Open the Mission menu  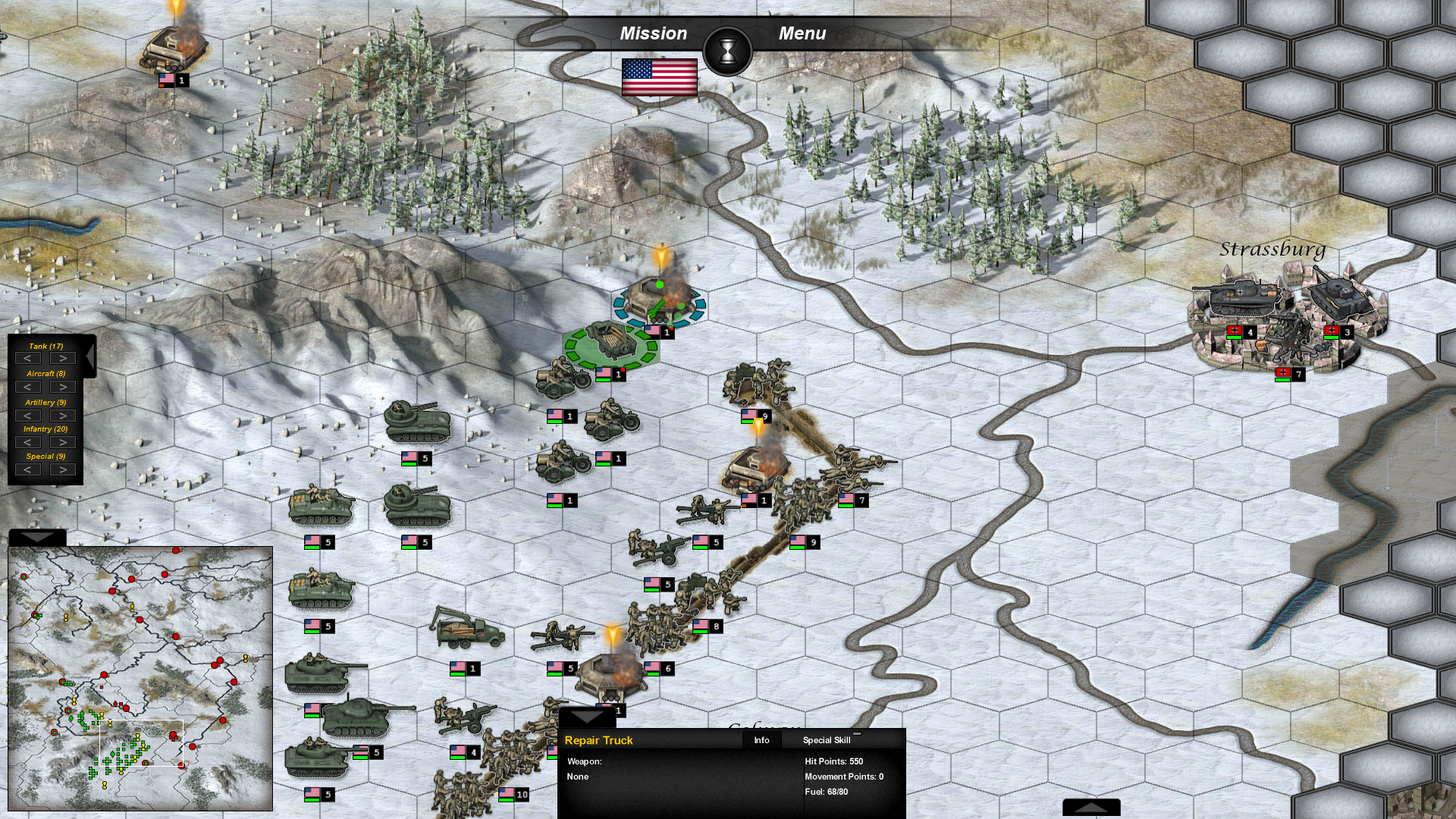click(x=653, y=33)
